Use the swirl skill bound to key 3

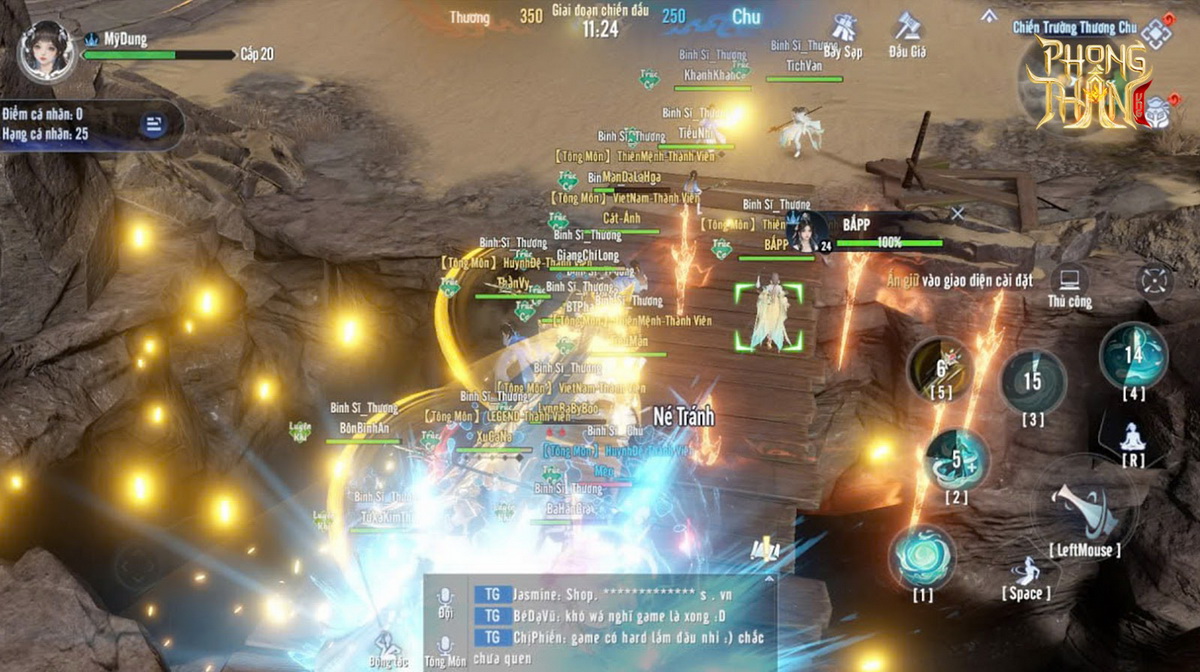[1032, 380]
